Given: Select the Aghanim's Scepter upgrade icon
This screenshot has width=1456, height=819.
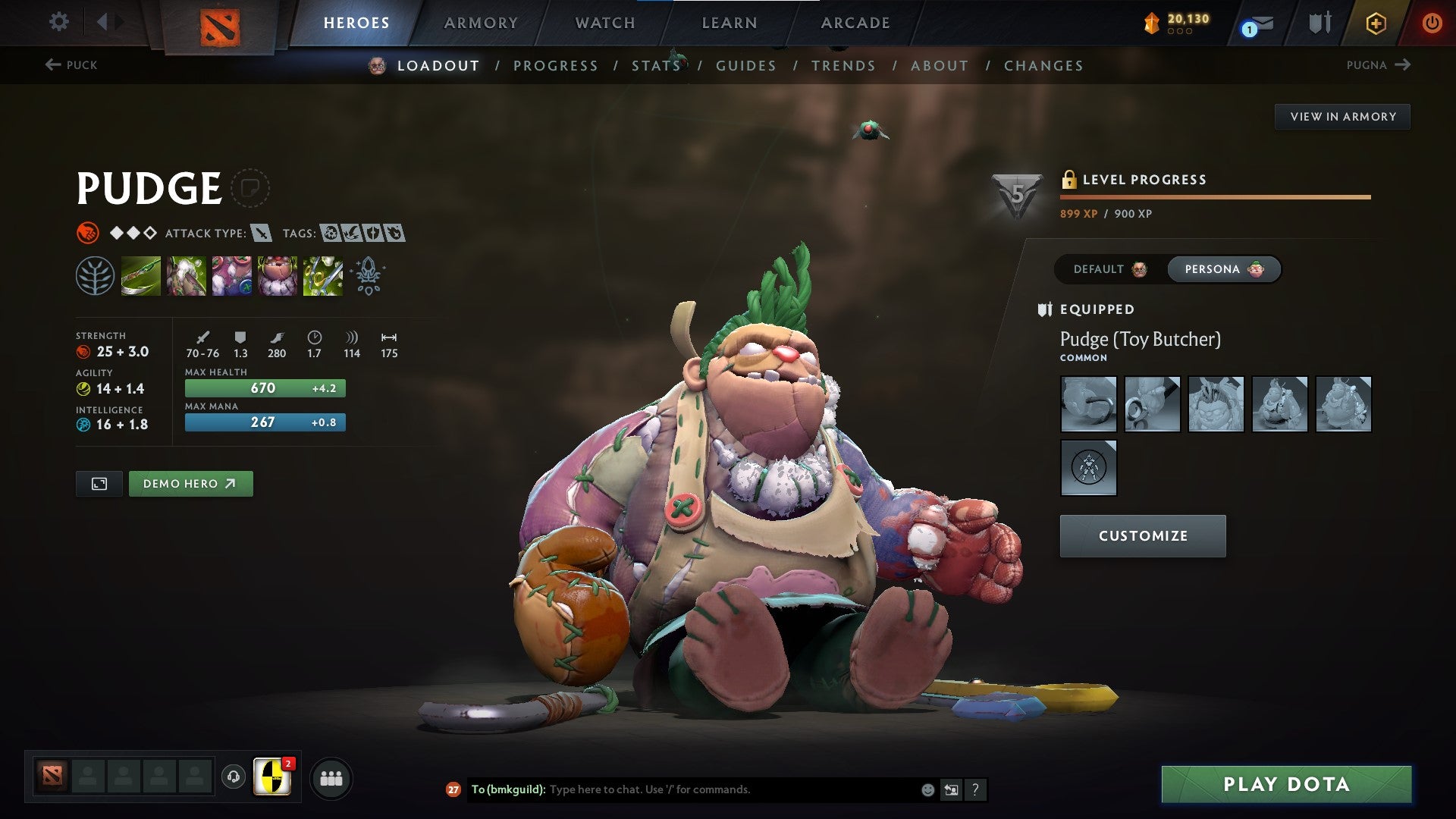Looking at the screenshot, I should (368, 277).
